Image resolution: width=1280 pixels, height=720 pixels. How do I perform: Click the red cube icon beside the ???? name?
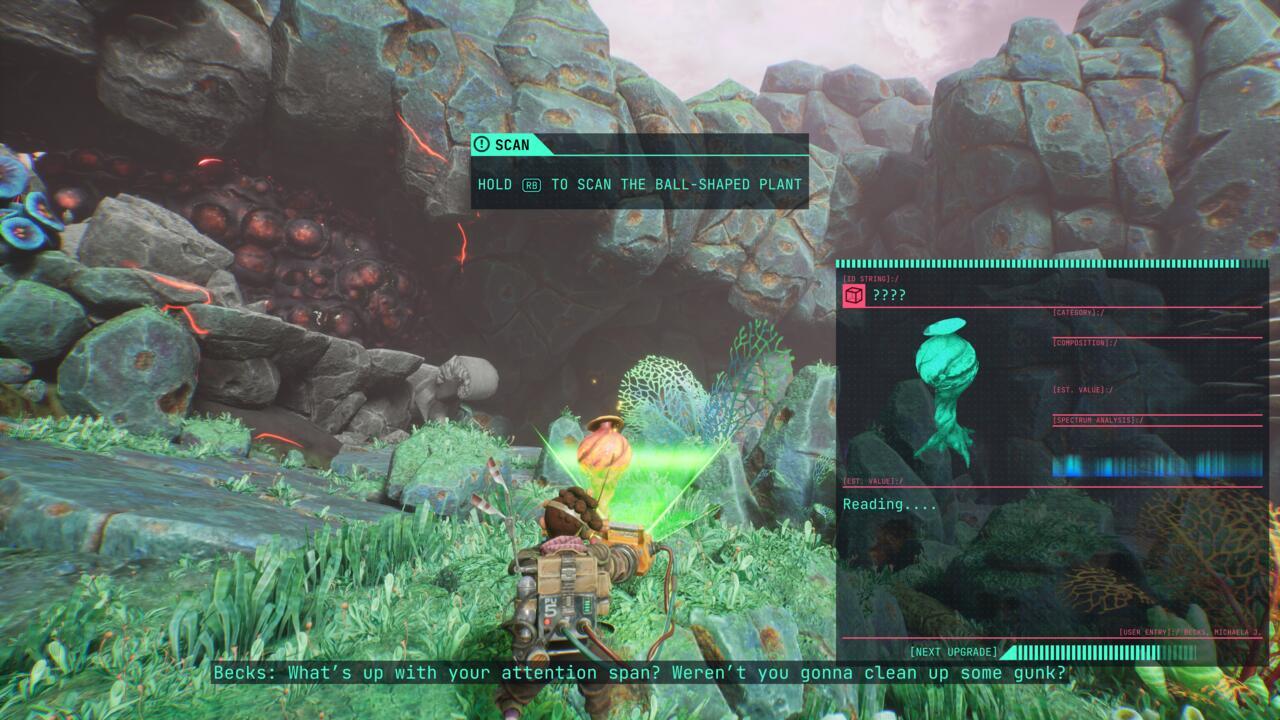click(854, 295)
